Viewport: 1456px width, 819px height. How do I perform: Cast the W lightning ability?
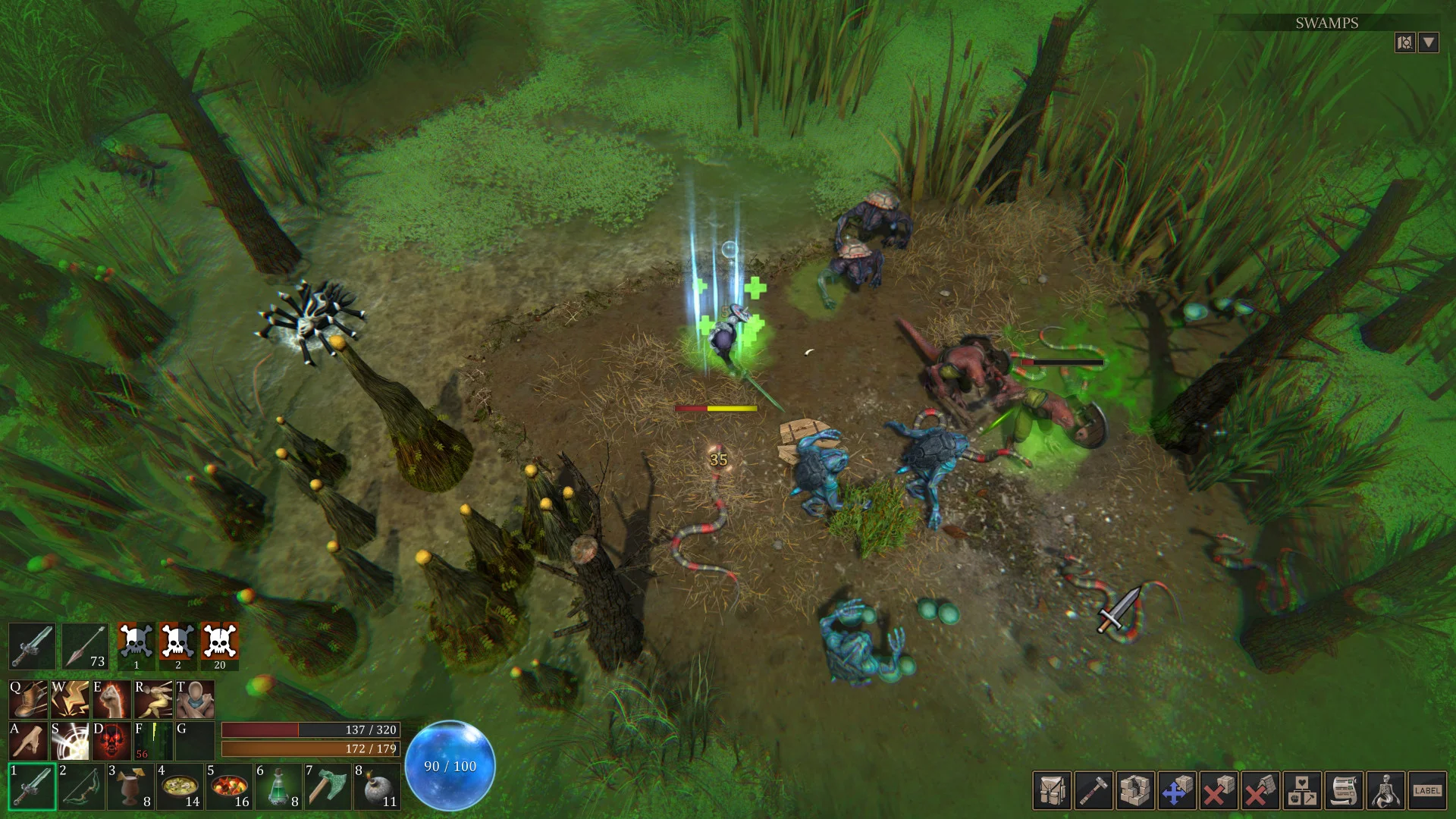71,699
